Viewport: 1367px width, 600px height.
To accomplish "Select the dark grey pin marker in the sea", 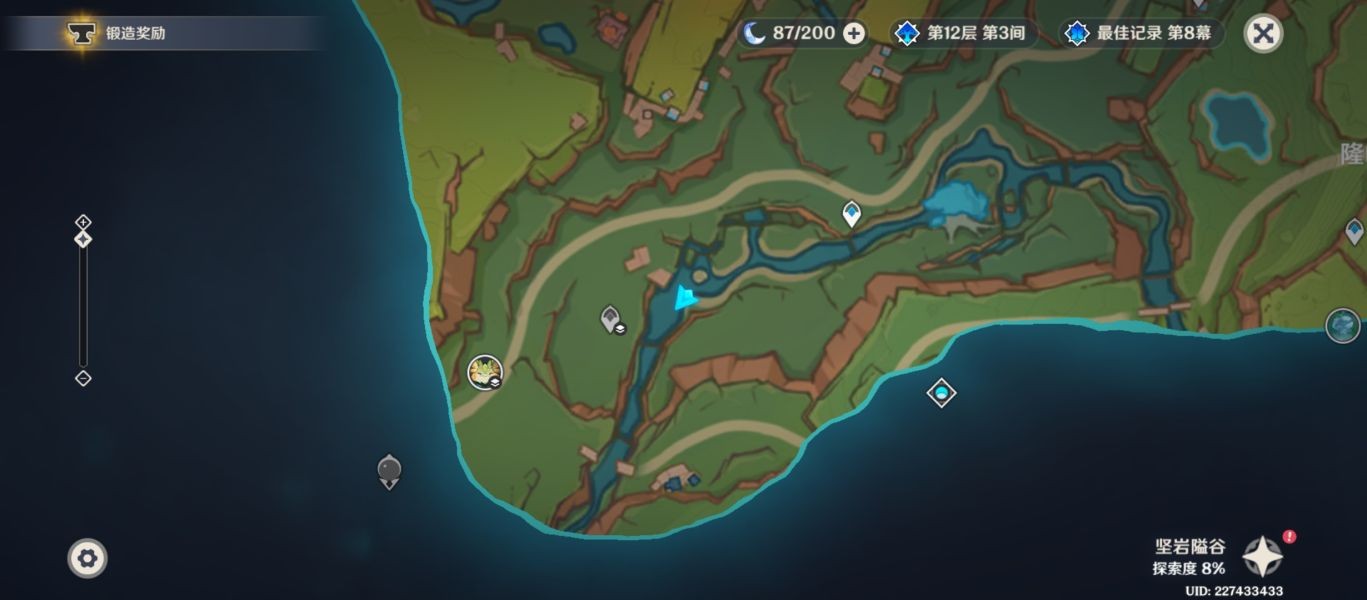I will tap(389, 470).
